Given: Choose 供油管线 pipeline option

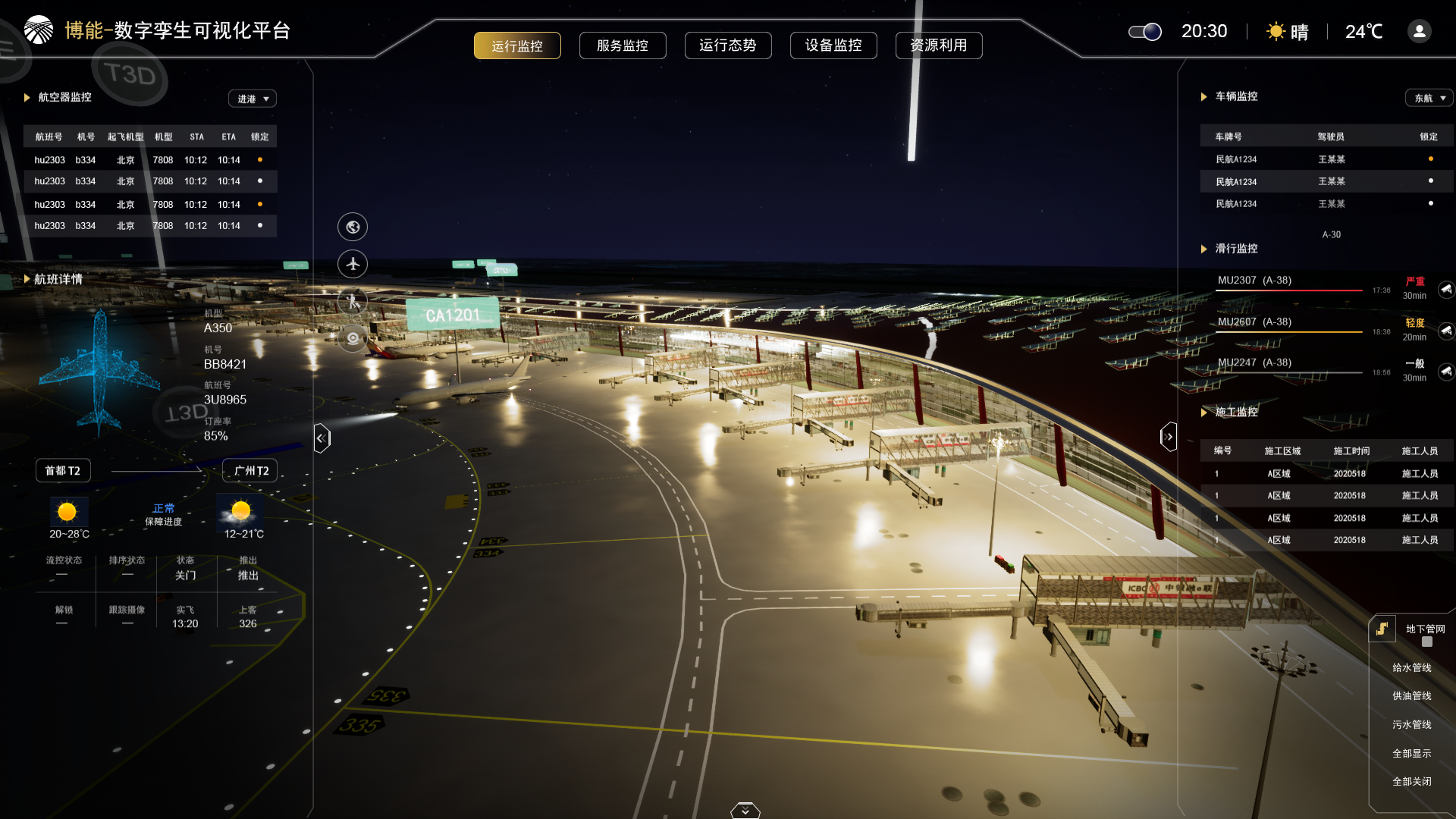Looking at the screenshot, I should click(1411, 696).
